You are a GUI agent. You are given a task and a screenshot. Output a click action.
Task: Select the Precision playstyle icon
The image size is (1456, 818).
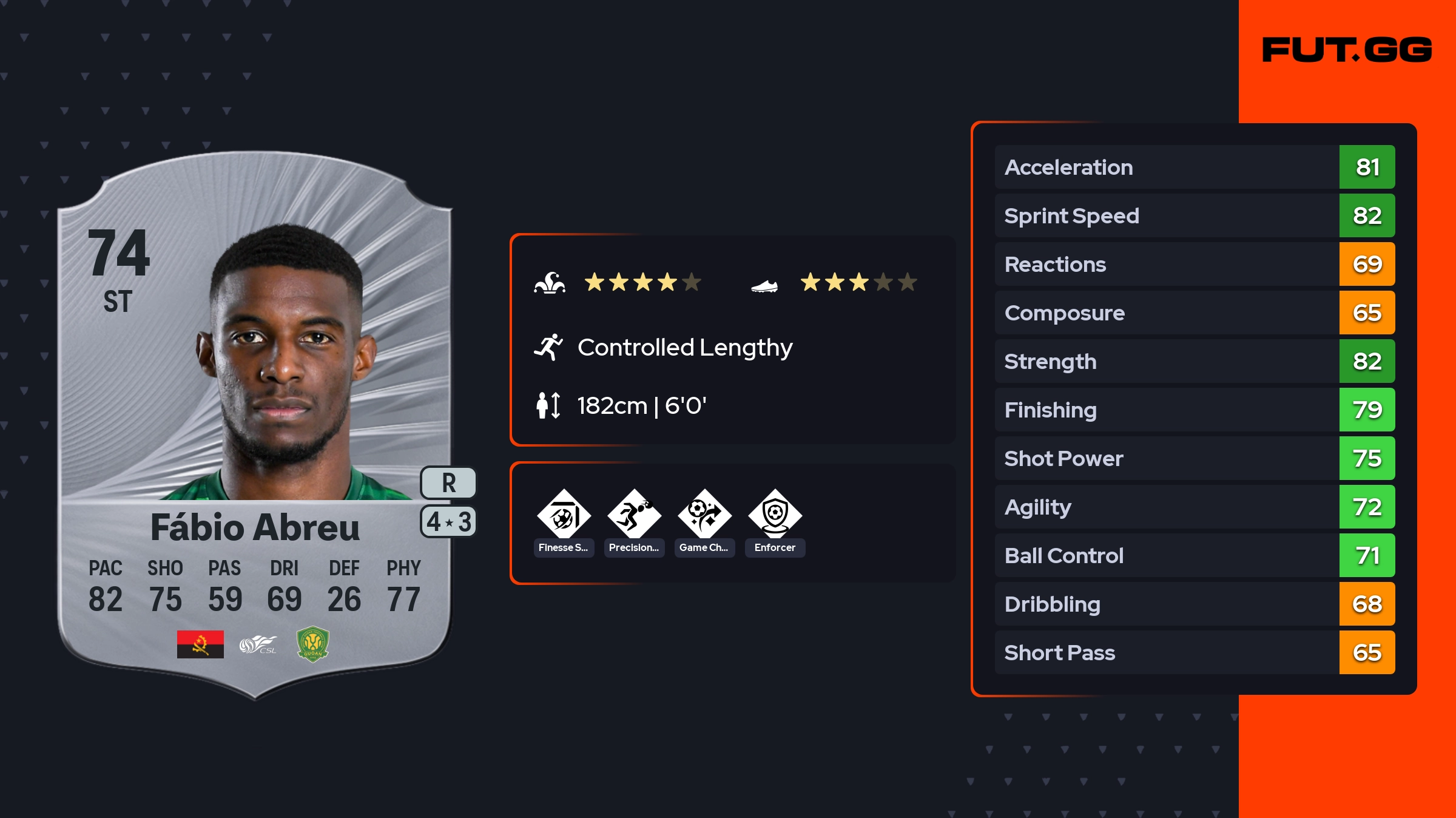pyautogui.click(x=634, y=516)
